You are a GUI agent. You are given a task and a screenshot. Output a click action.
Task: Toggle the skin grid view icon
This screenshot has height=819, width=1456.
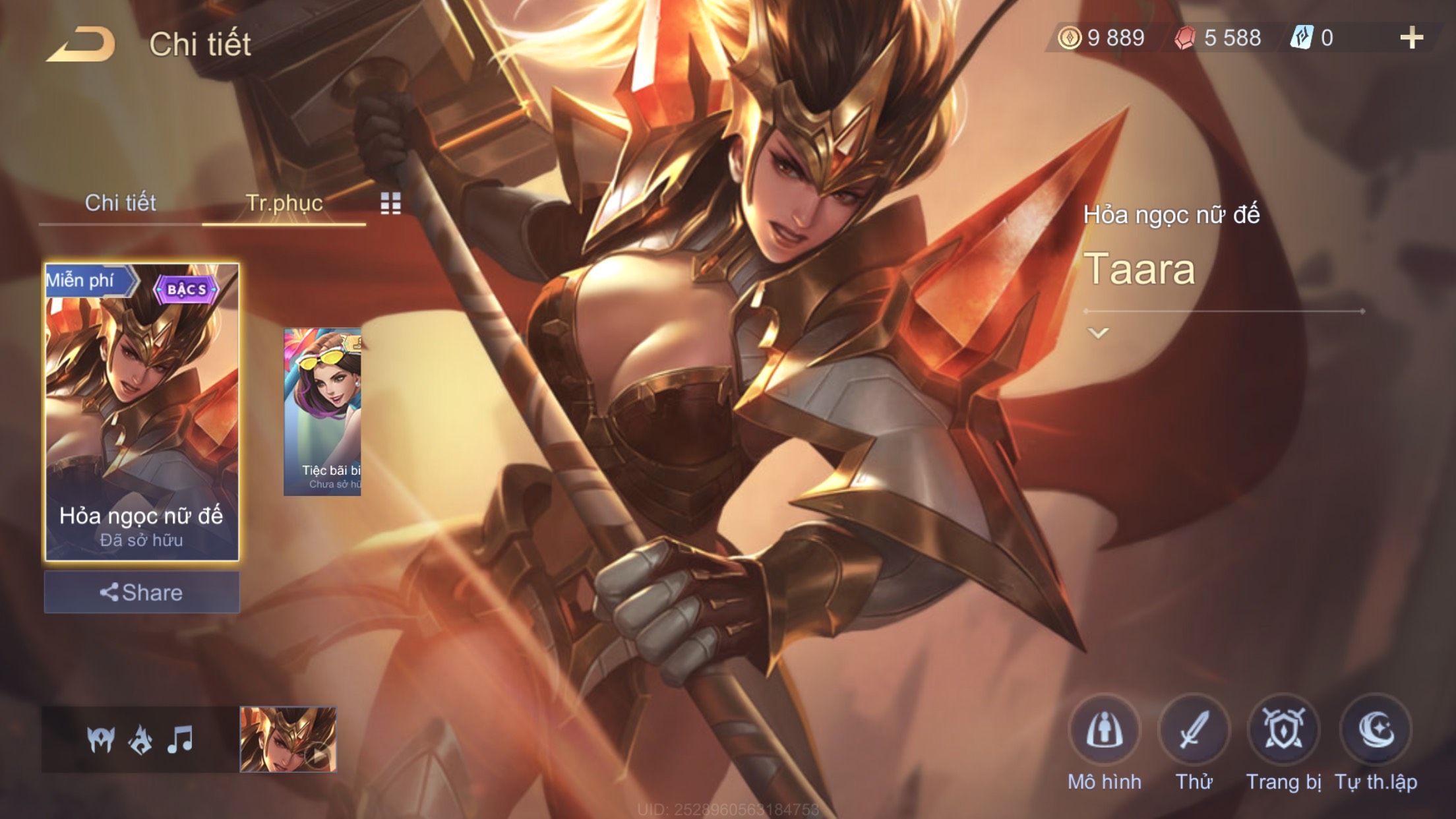tap(390, 204)
